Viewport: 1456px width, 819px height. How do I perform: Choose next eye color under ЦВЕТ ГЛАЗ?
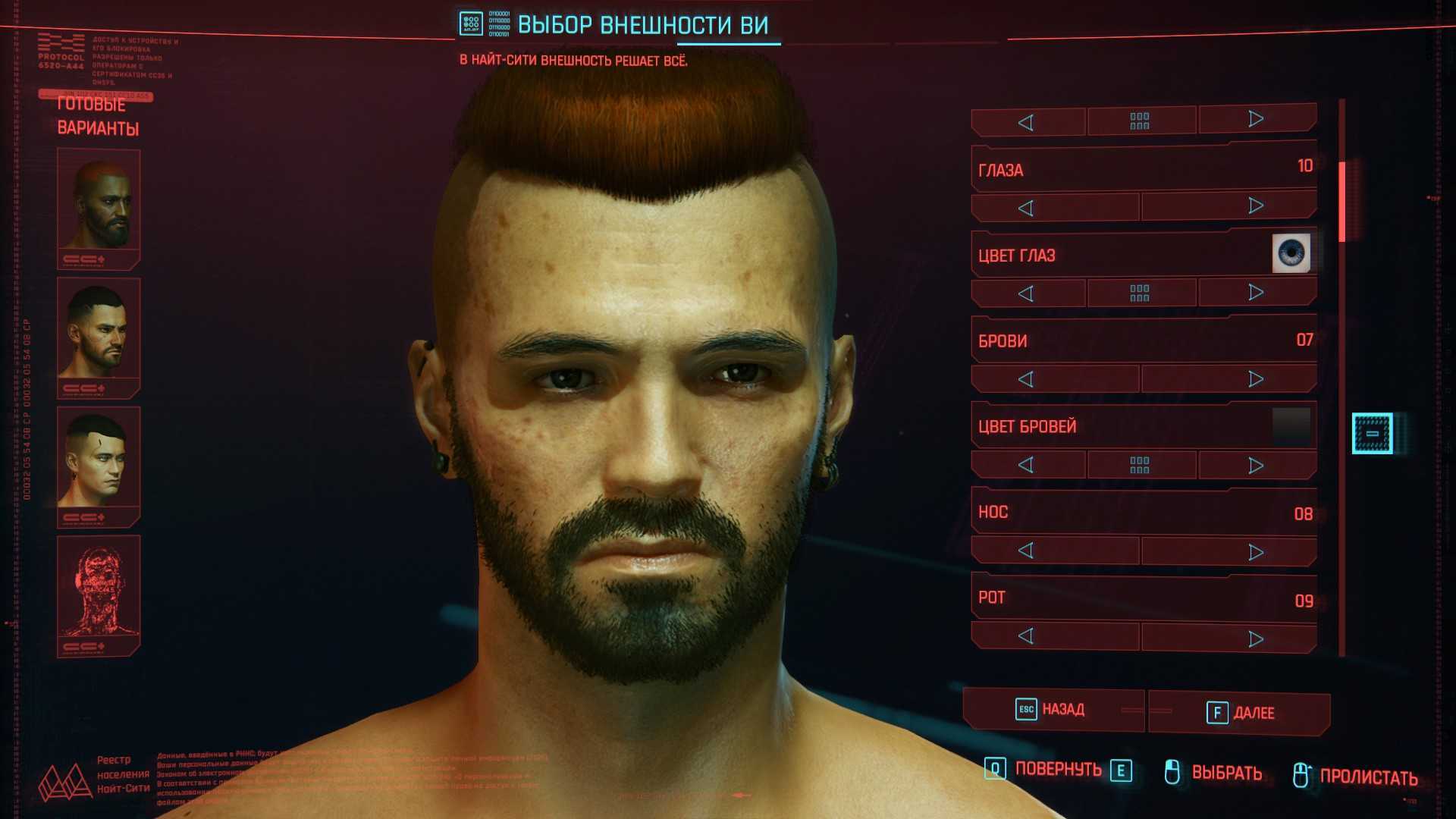pyautogui.click(x=1256, y=292)
